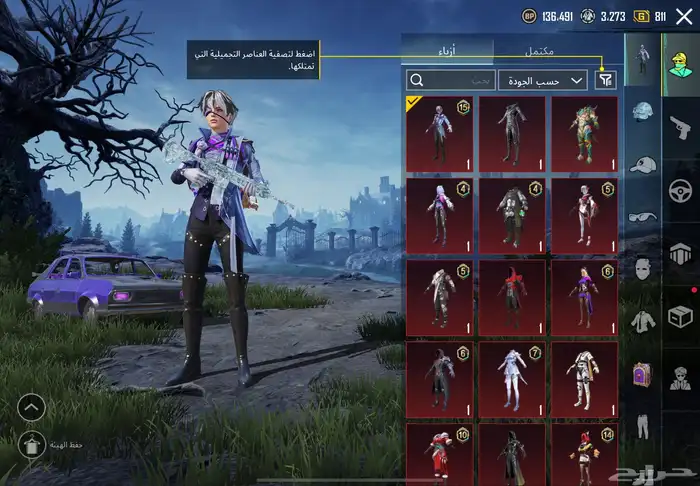Select the red hooded outfit
The height and width of the screenshot is (486, 700).
click(512, 297)
